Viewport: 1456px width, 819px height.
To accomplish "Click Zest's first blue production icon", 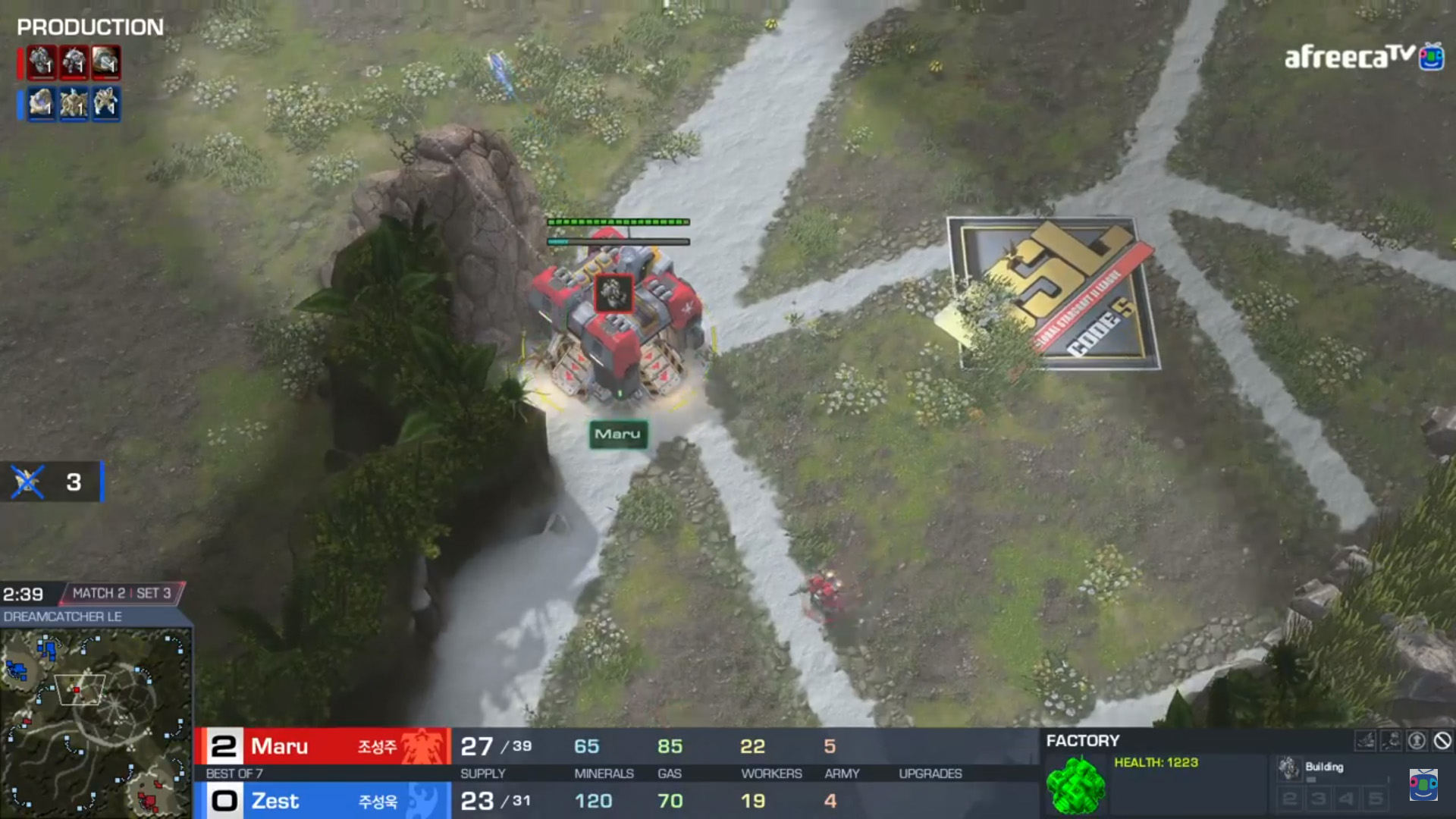I will pos(42,103).
